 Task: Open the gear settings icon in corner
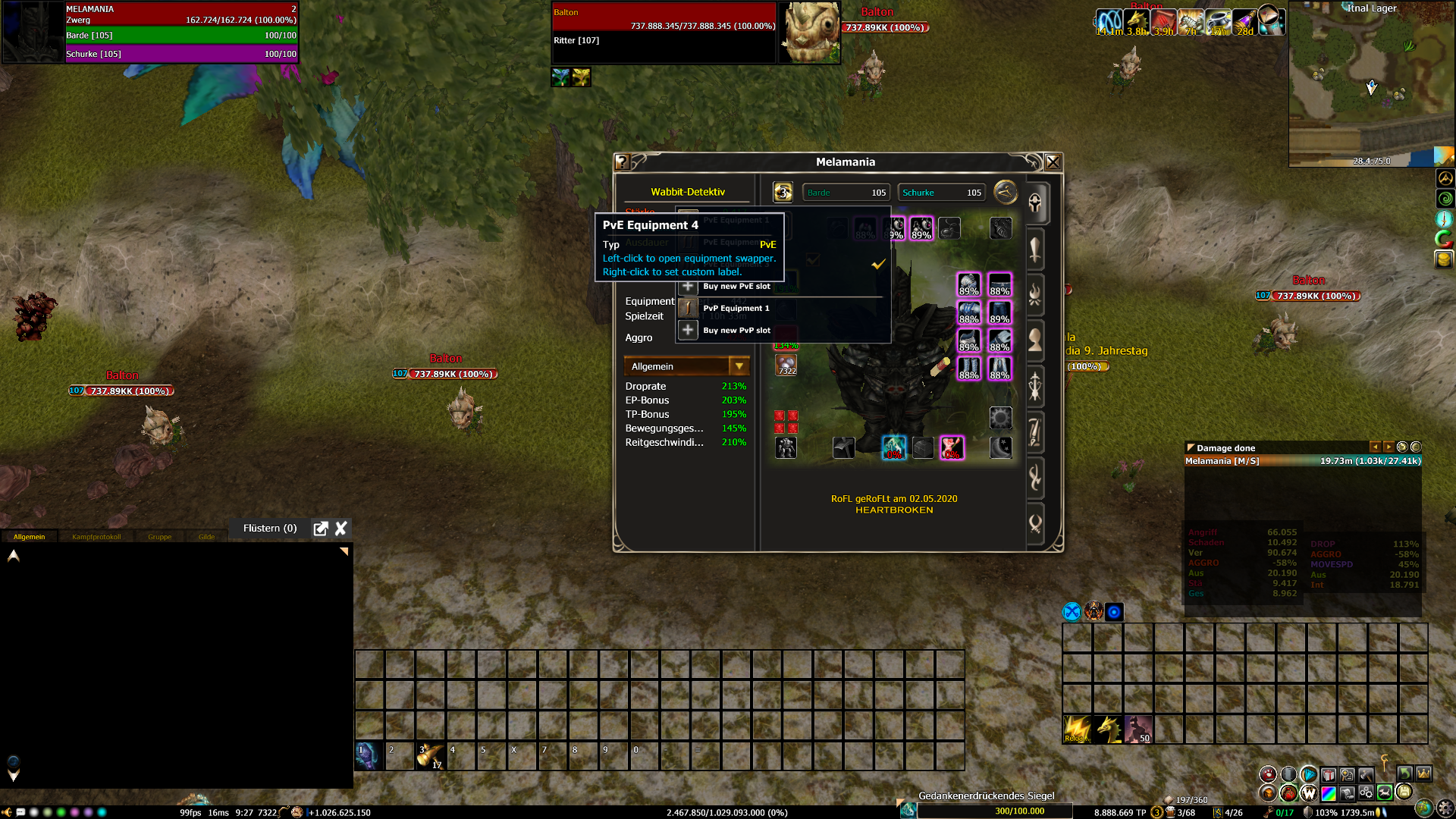coord(1445,809)
